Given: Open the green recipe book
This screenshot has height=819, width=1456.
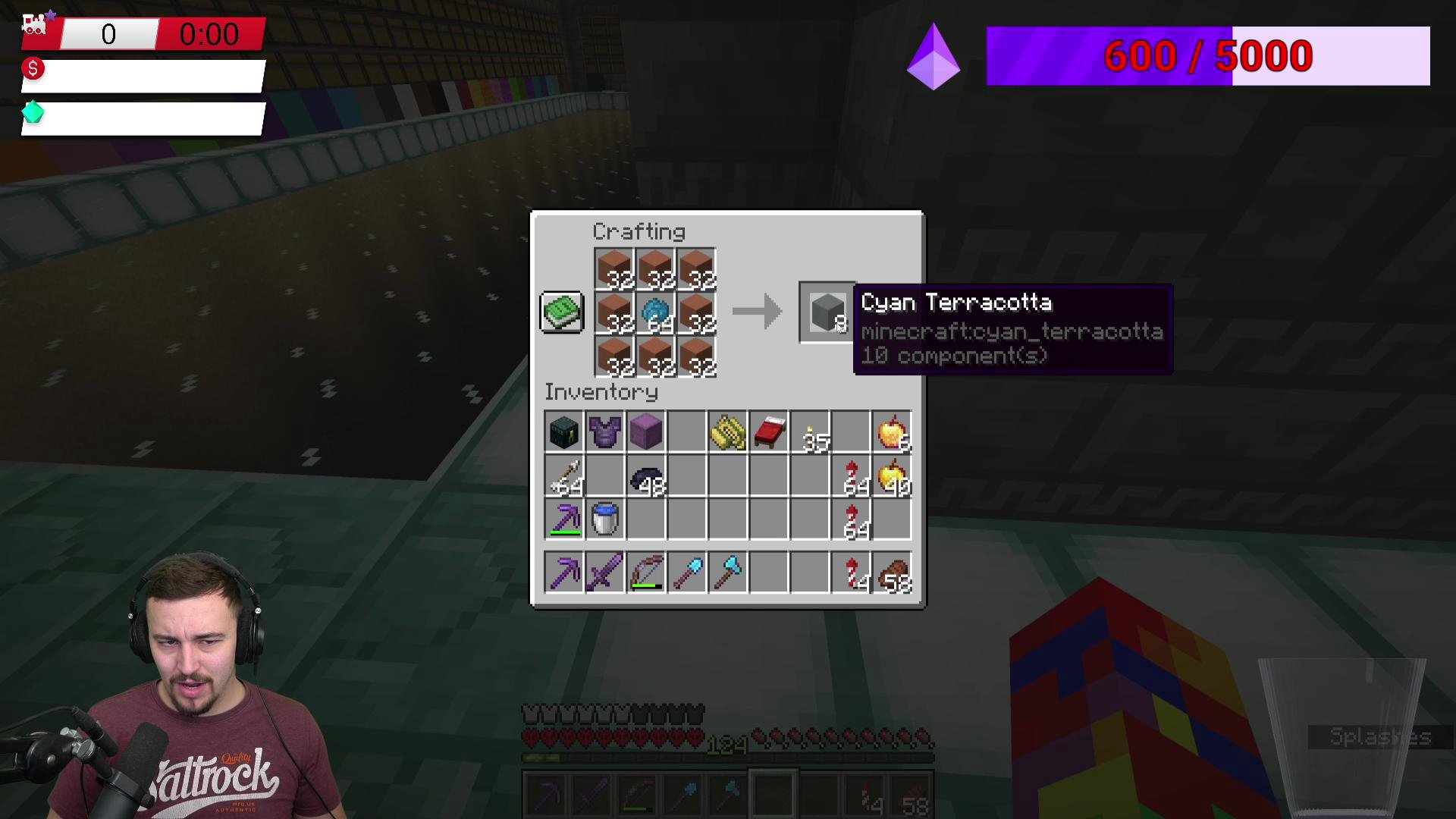Looking at the screenshot, I should pos(561,312).
